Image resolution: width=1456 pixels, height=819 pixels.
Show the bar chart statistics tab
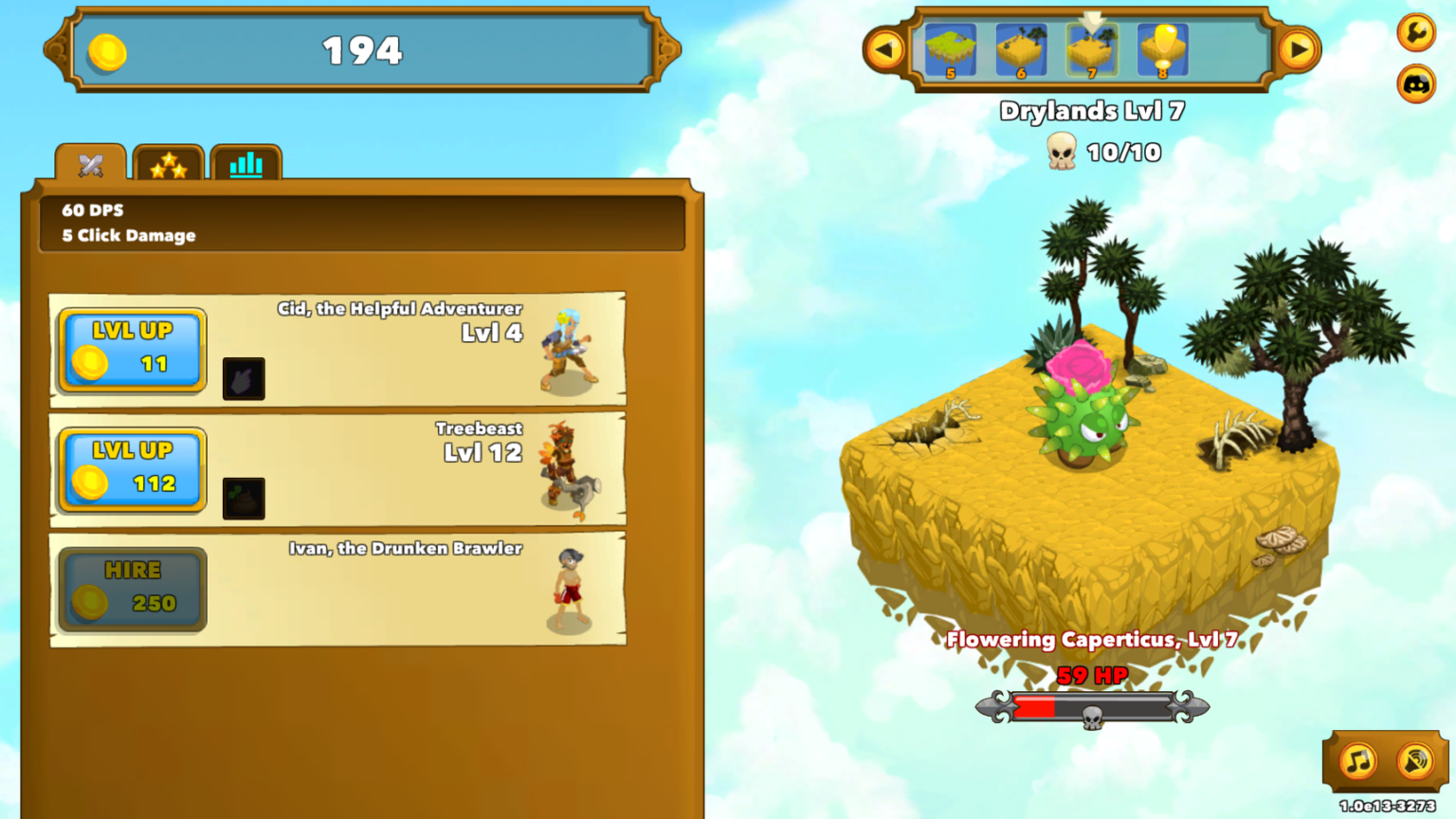point(246,164)
